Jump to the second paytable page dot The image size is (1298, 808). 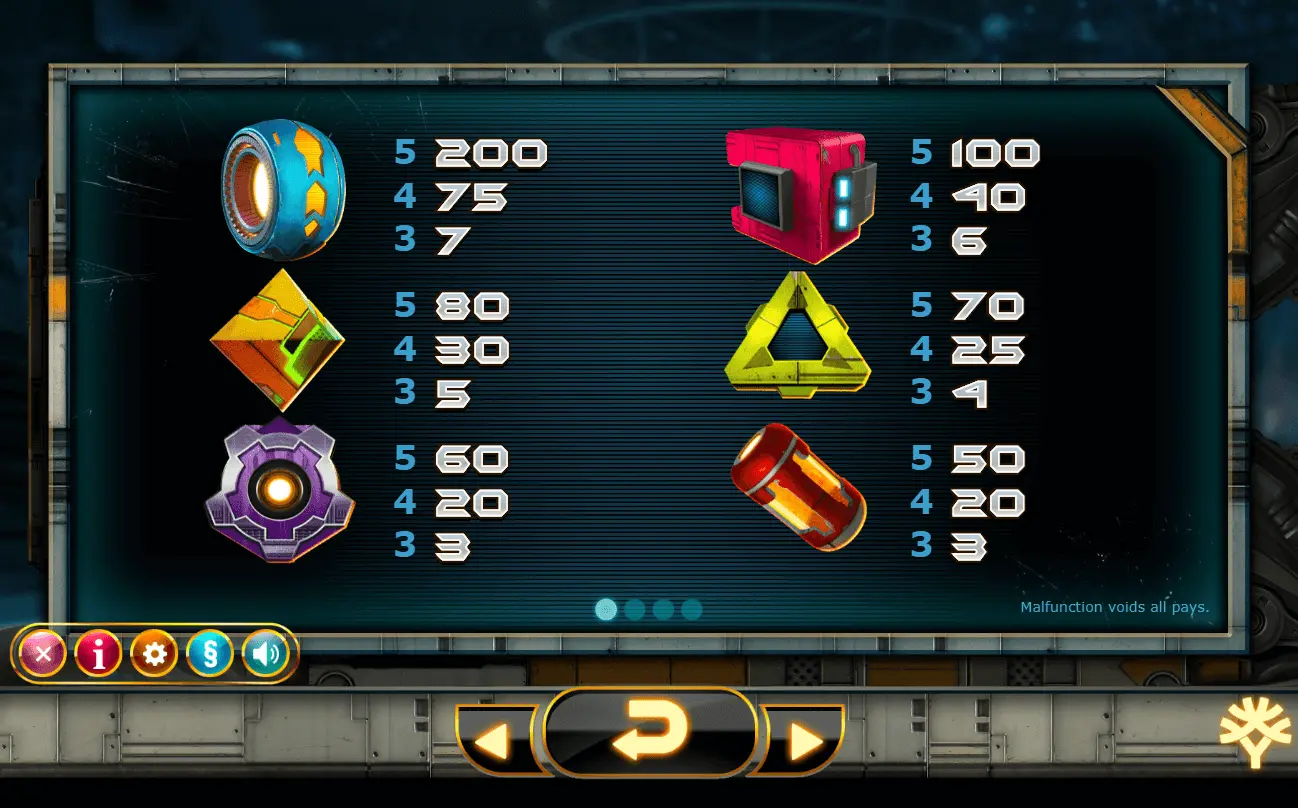click(x=634, y=609)
